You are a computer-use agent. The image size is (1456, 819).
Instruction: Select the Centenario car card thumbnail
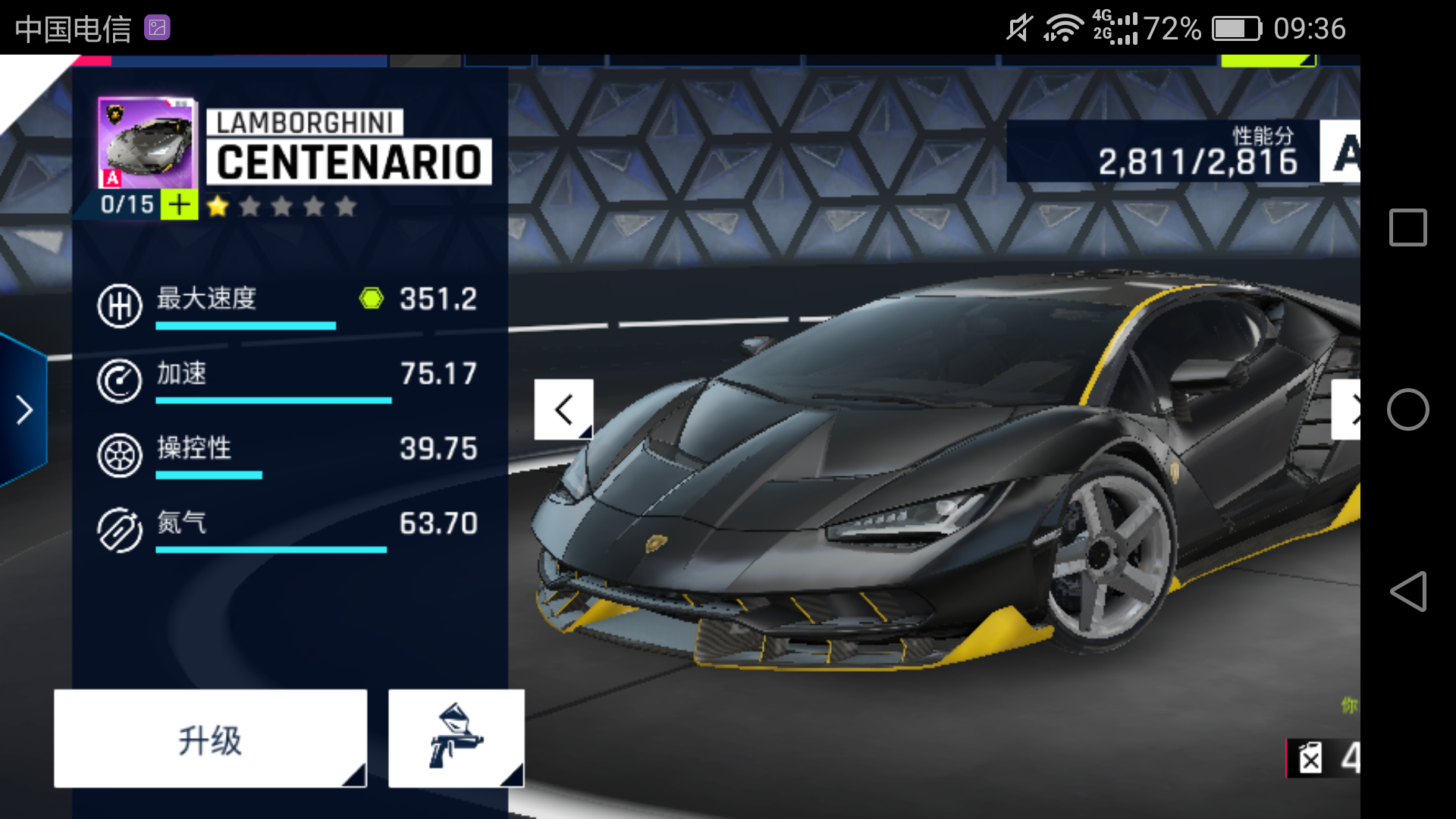coord(146,143)
